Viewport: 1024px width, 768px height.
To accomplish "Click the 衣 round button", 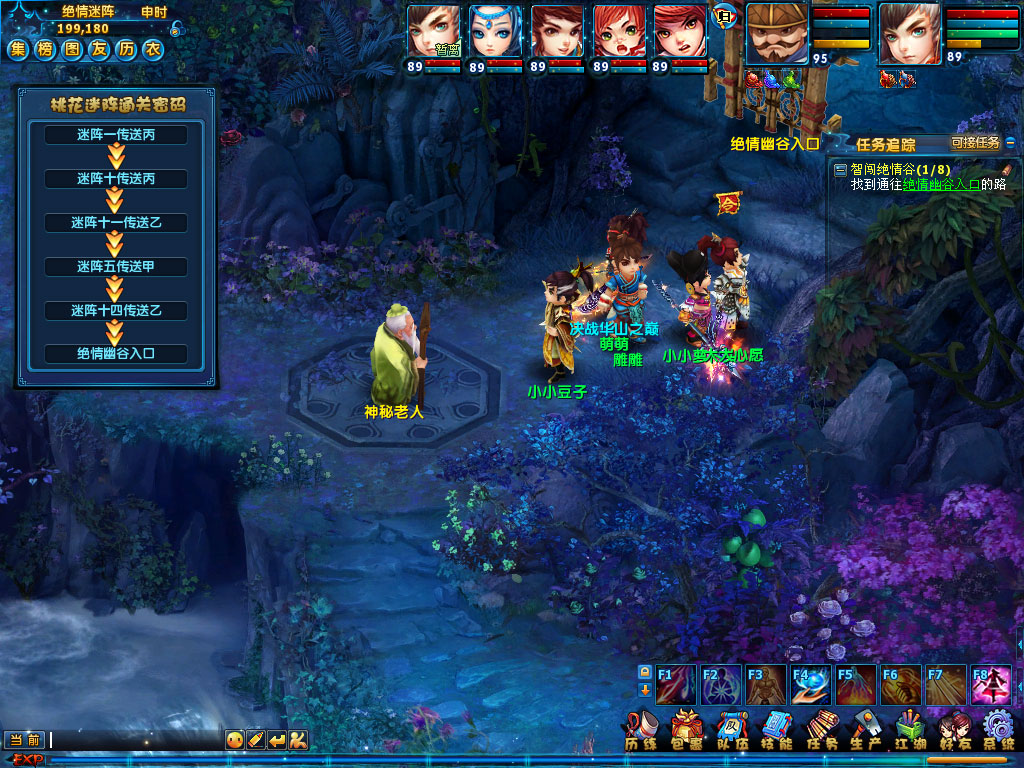I will (x=151, y=50).
